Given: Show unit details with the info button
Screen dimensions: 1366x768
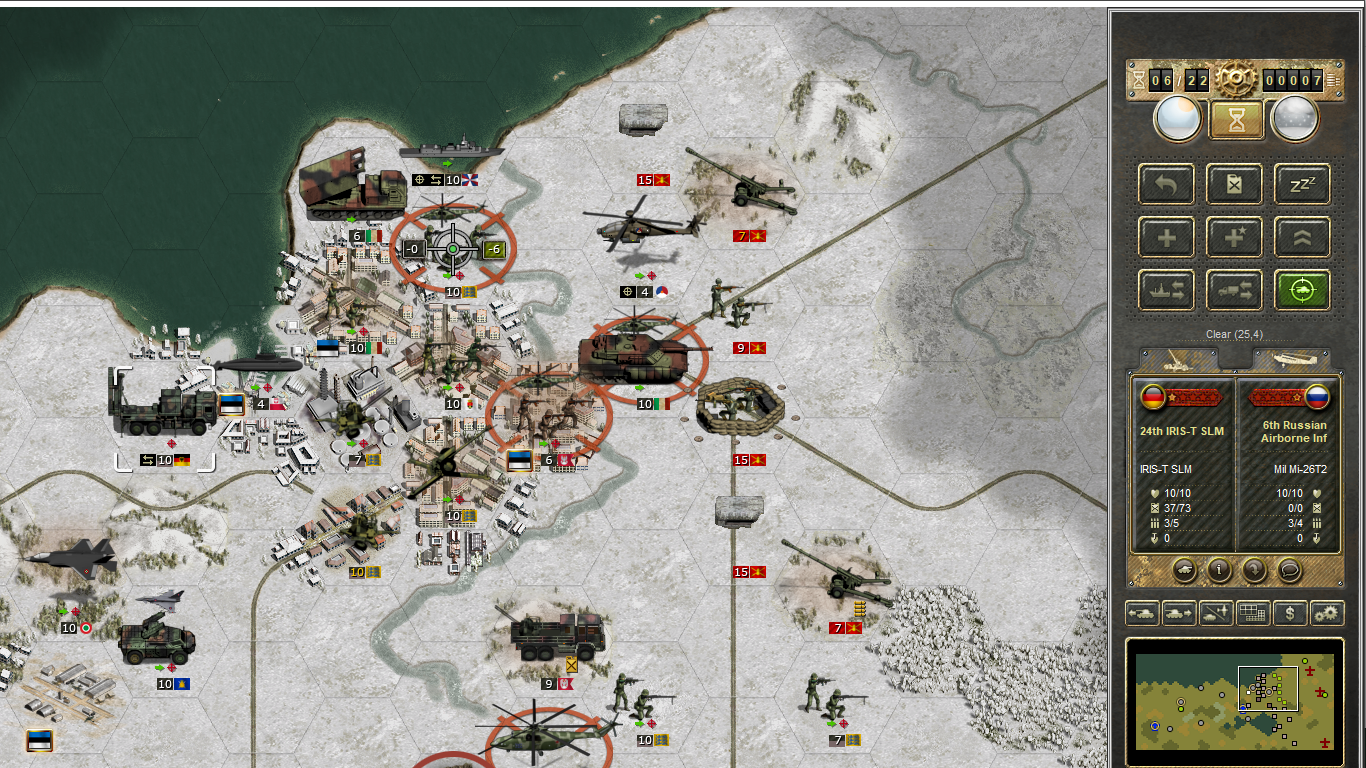Looking at the screenshot, I should point(1219,570).
